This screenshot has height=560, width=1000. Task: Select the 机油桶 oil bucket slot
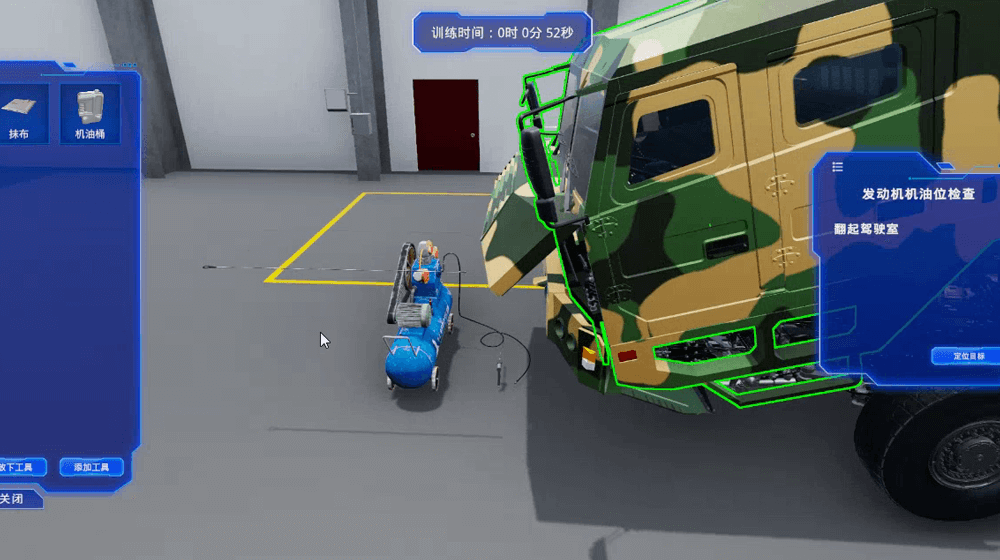tap(90, 112)
